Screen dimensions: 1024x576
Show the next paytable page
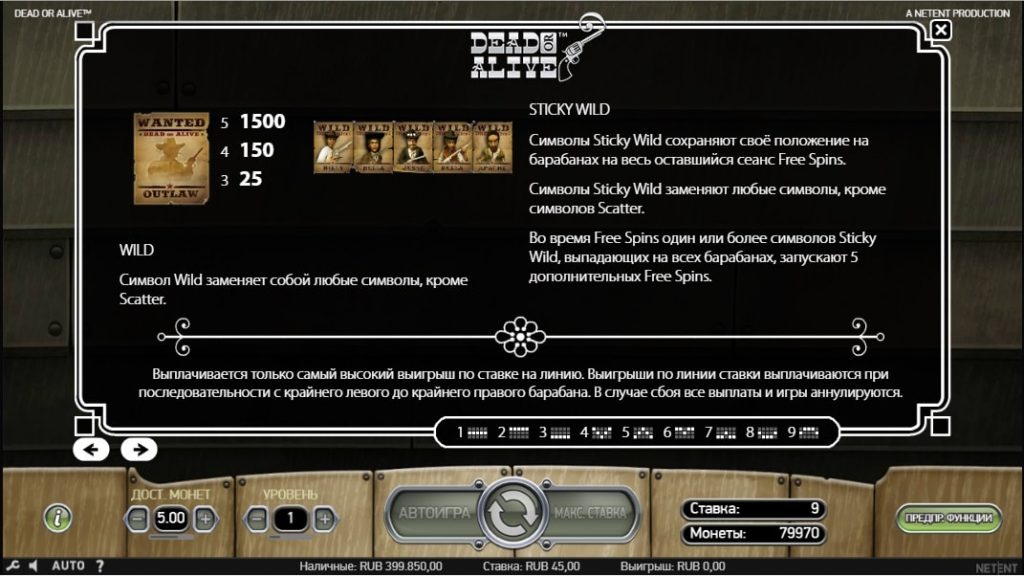(x=139, y=449)
